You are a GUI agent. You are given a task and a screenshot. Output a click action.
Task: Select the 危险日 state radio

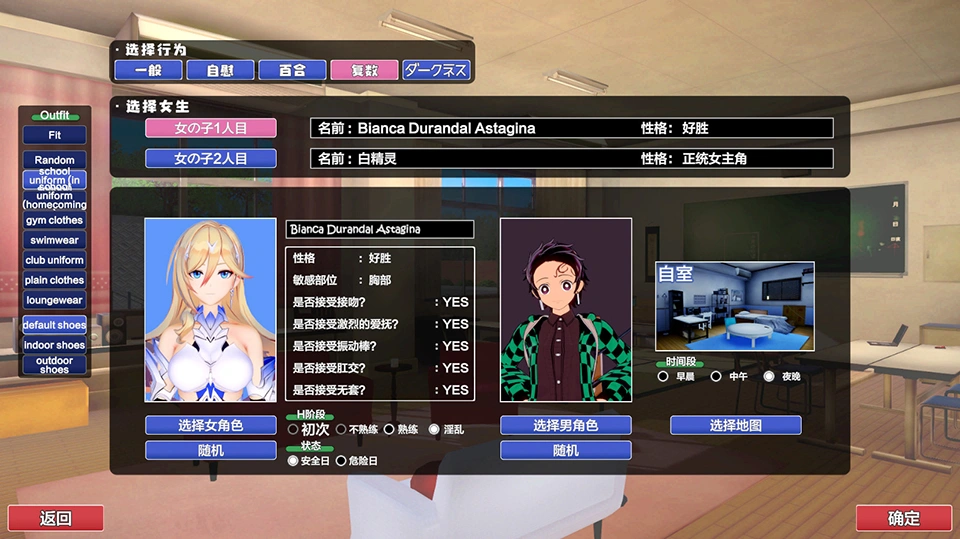click(x=341, y=461)
